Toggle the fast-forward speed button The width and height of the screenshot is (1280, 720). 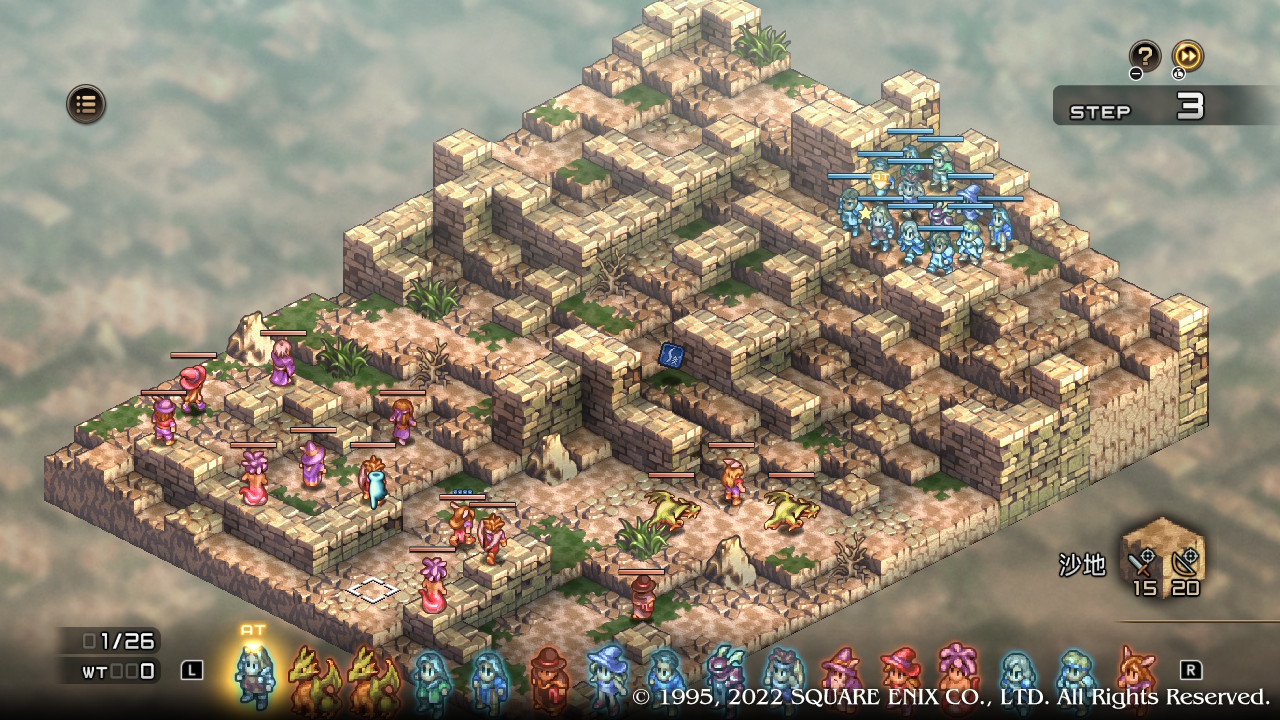point(1187,56)
